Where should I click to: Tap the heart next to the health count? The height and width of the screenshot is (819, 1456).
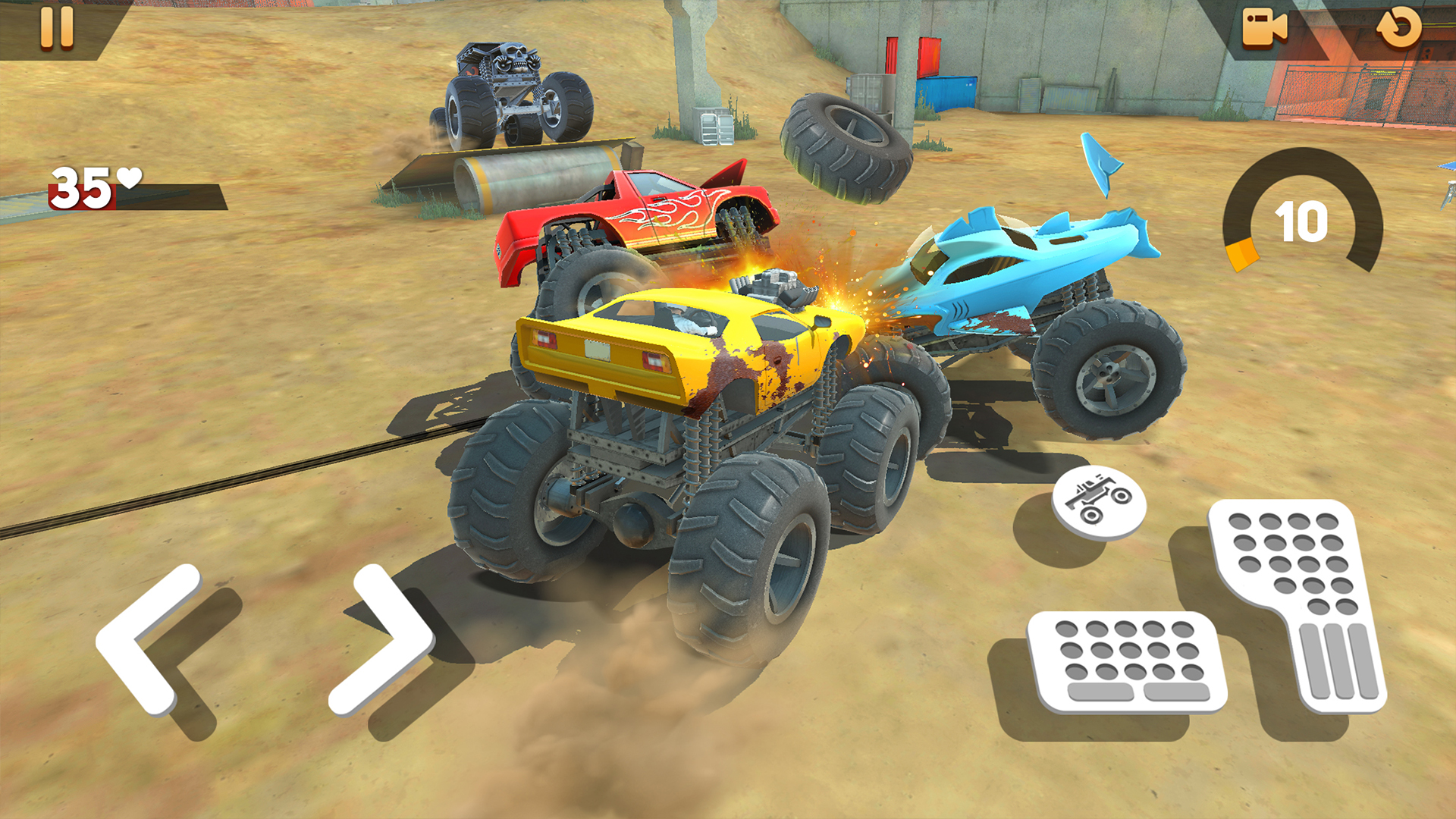pyautogui.click(x=130, y=177)
